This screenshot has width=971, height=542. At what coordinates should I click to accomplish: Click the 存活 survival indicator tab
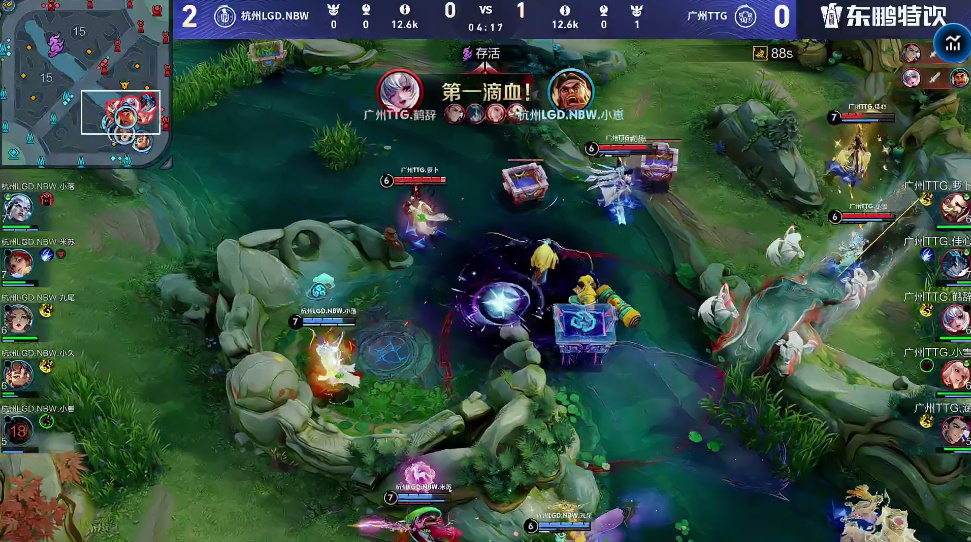pyautogui.click(x=481, y=53)
